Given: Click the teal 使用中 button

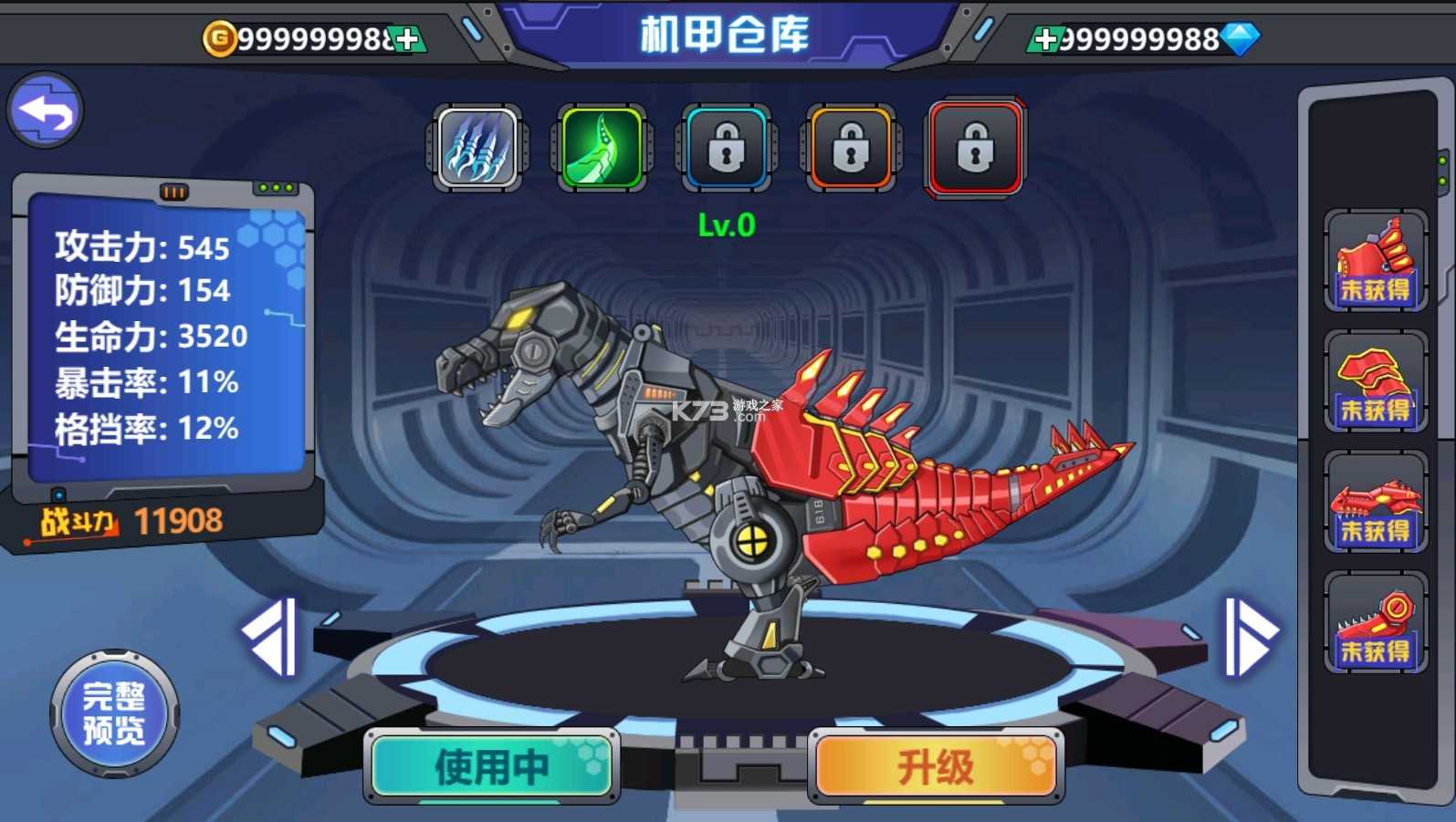Looking at the screenshot, I should tap(492, 766).
